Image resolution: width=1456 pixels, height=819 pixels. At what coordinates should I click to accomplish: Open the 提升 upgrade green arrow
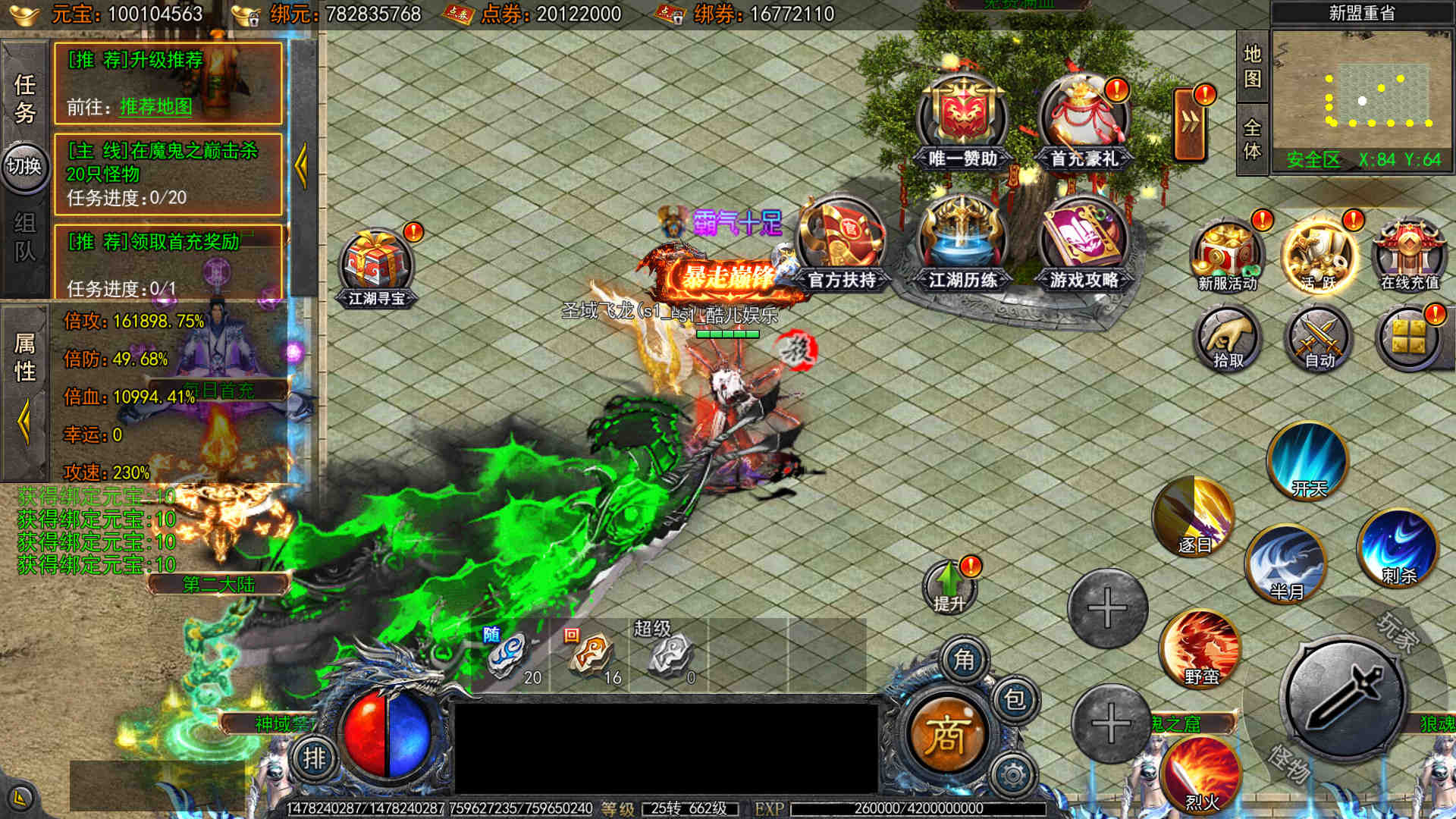click(x=949, y=586)
